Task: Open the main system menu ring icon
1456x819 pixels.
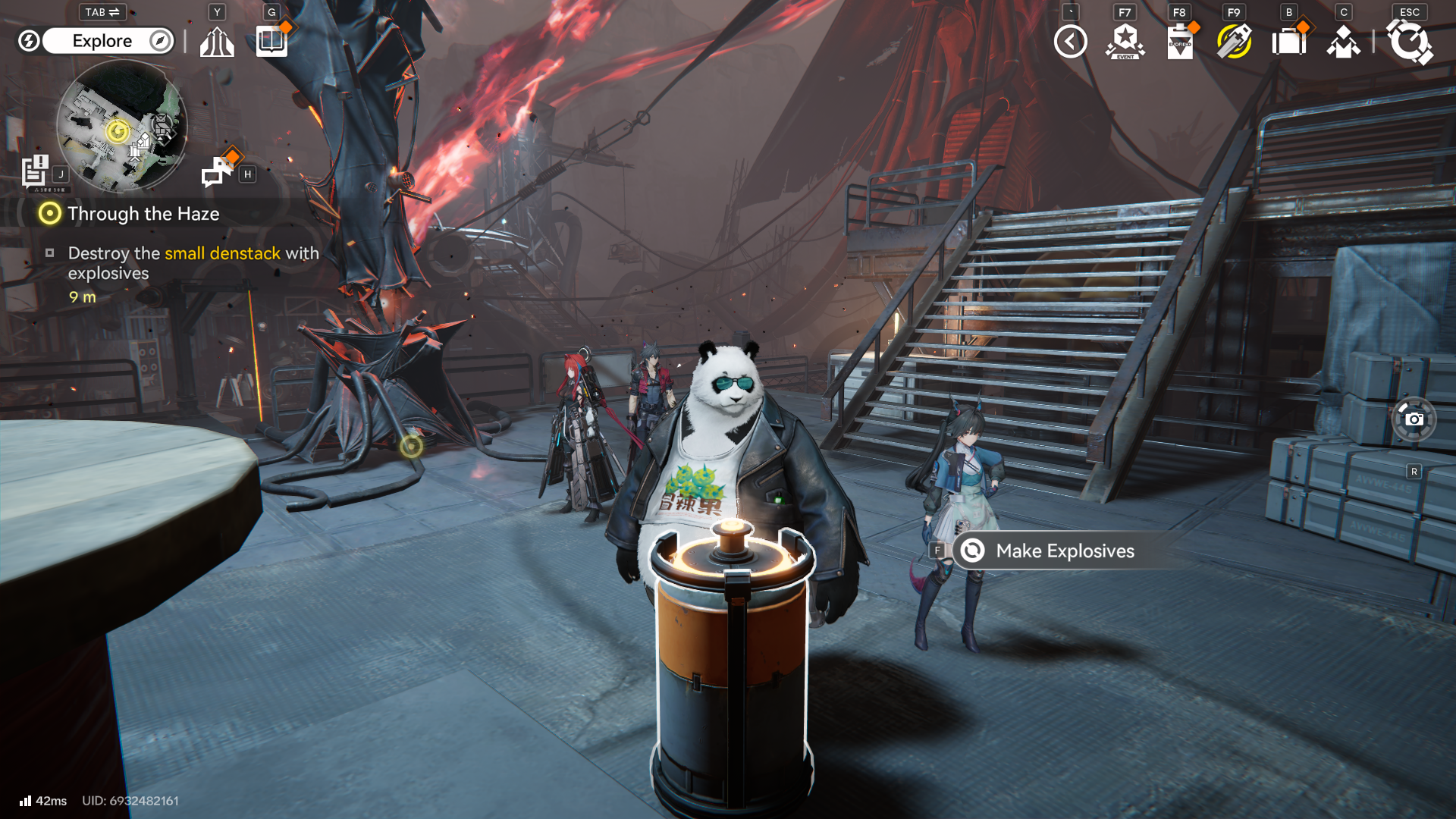Action: pyautogui.click(x=1409, y=42)
